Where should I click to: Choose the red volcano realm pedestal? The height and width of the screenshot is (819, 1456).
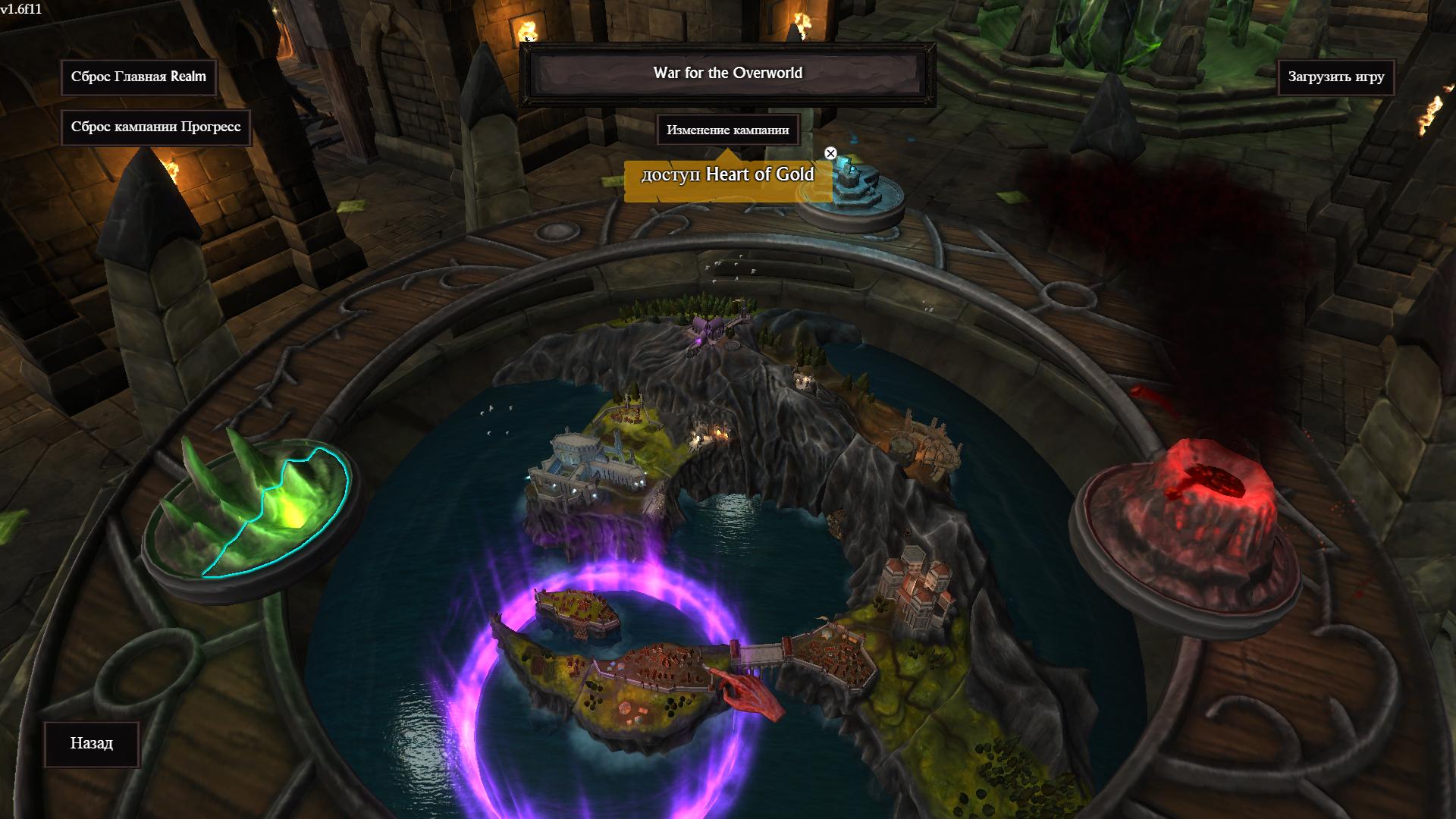(1187, 523)
